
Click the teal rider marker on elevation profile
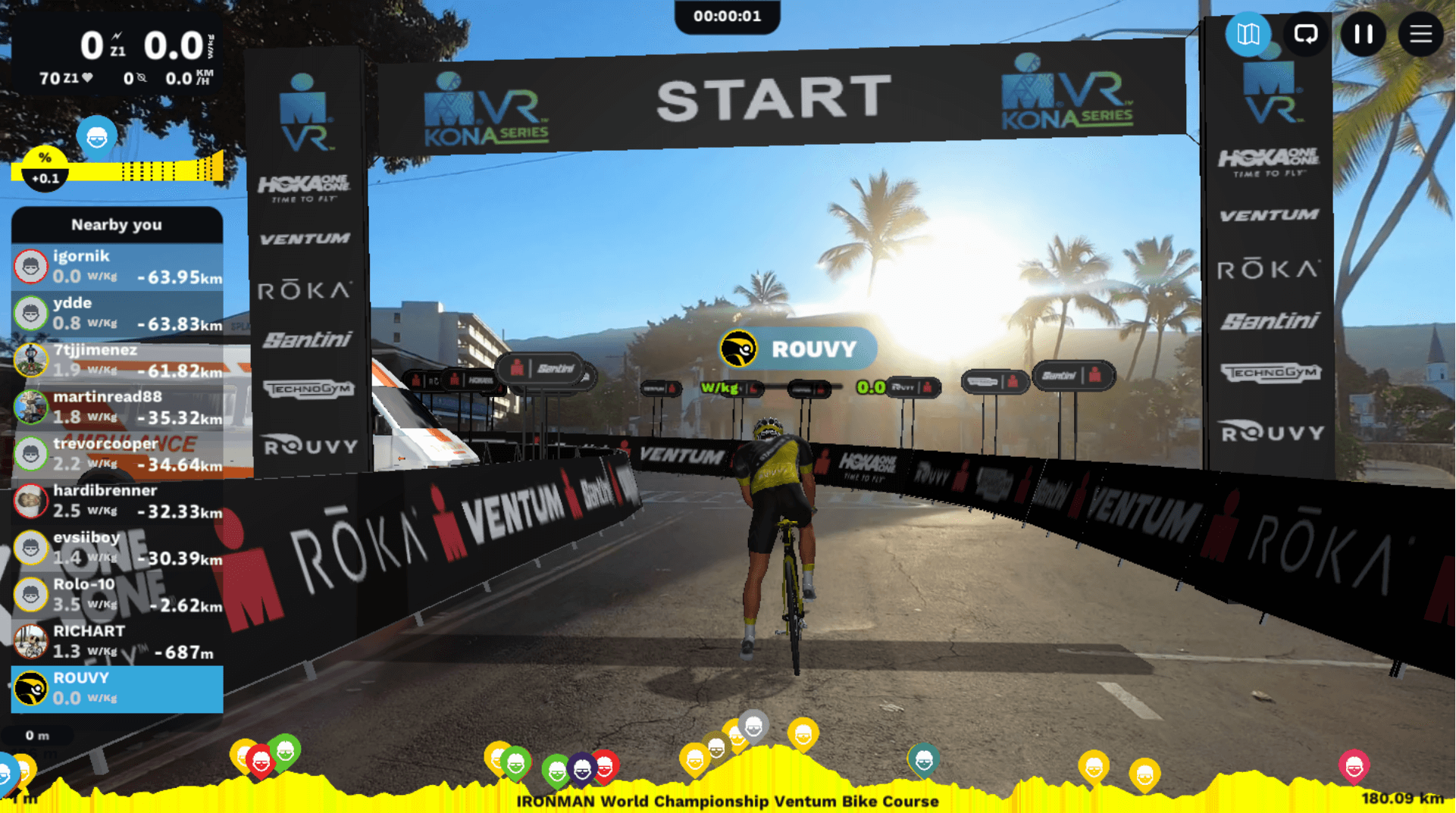(923, 760)
